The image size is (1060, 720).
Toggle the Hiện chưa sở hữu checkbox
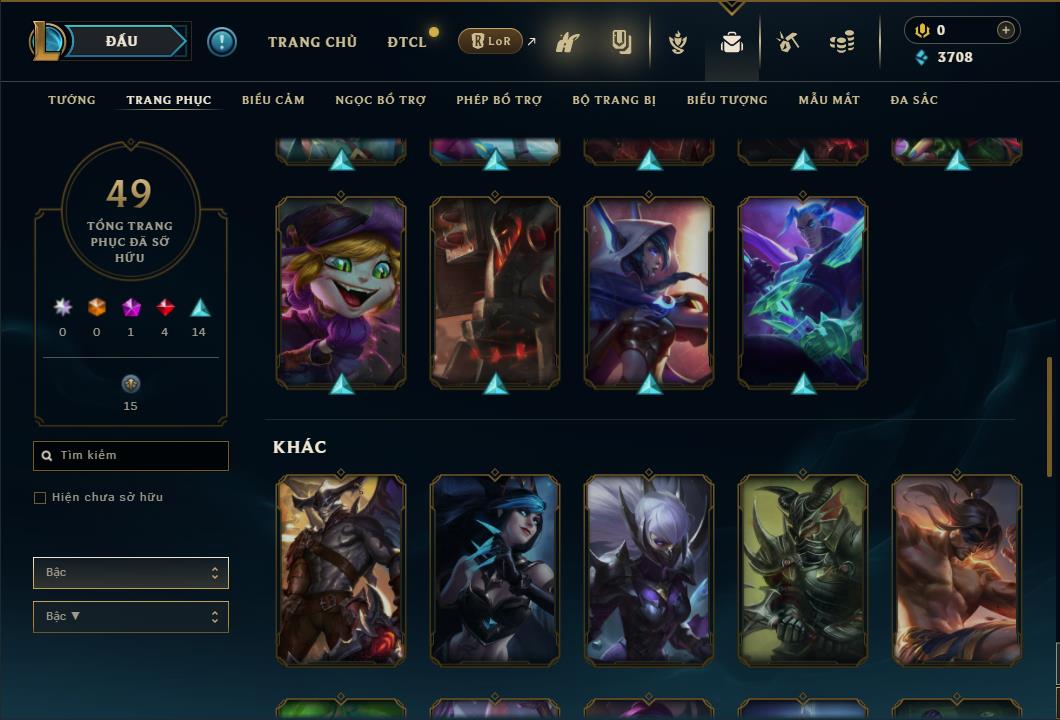coord(40,498)
